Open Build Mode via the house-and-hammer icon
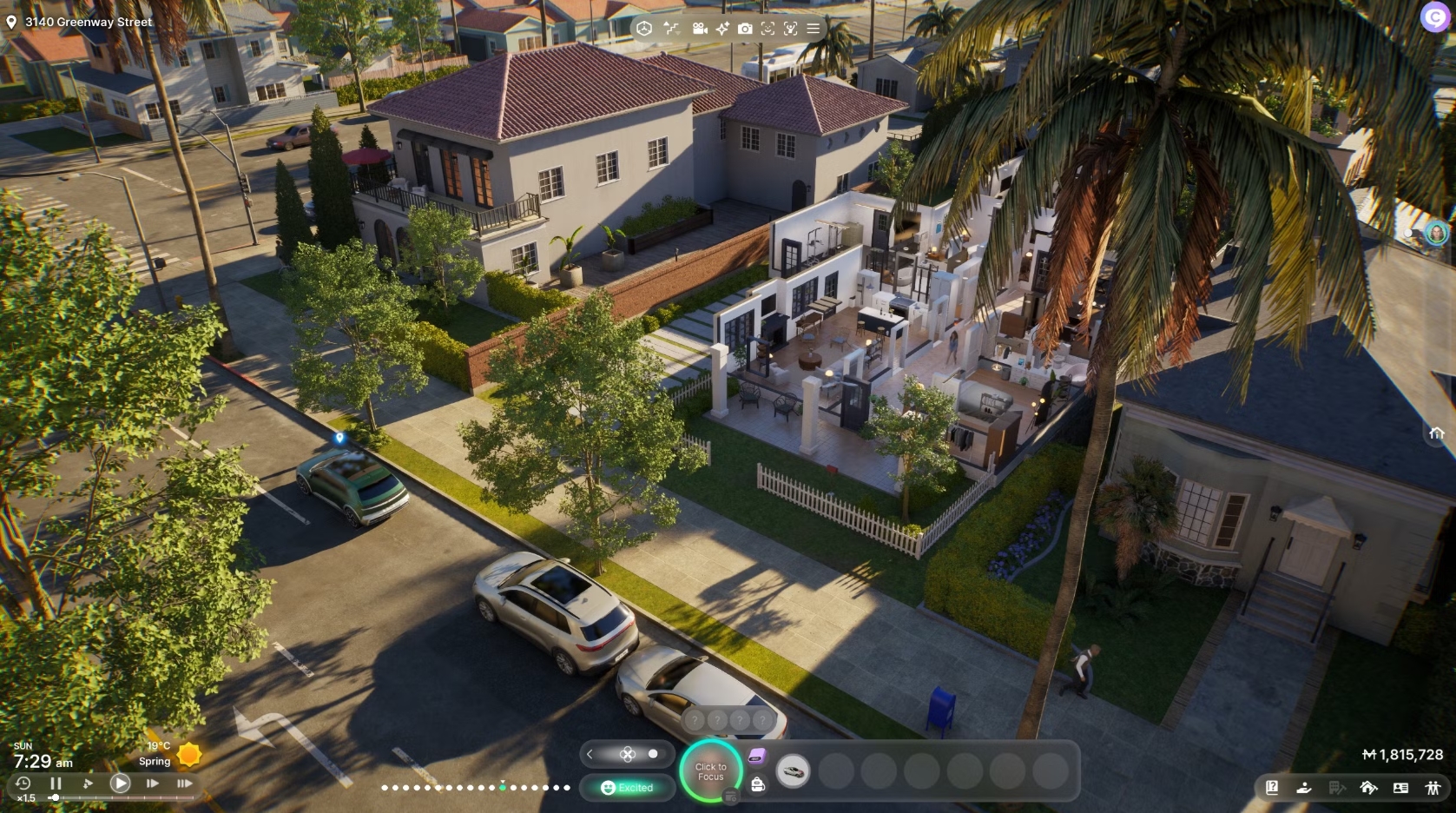Viewport: 1456px width, 813px height. 1369,788
